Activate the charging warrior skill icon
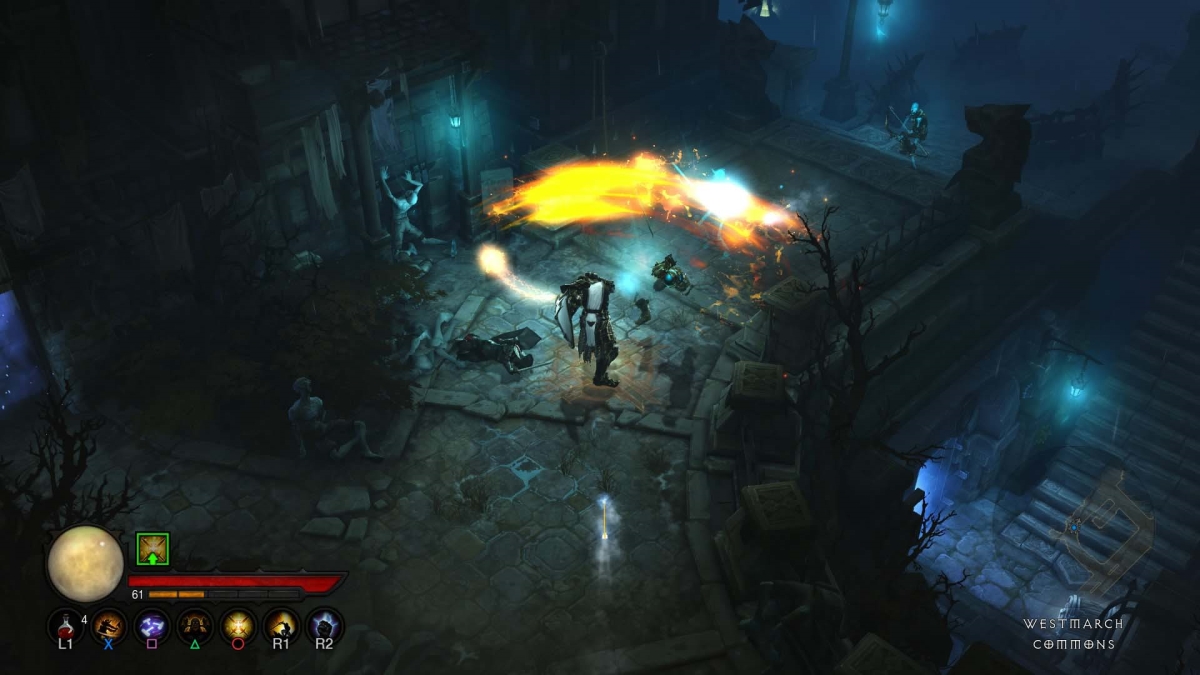Screen dimensions: 1200x675 click(108, 625)
